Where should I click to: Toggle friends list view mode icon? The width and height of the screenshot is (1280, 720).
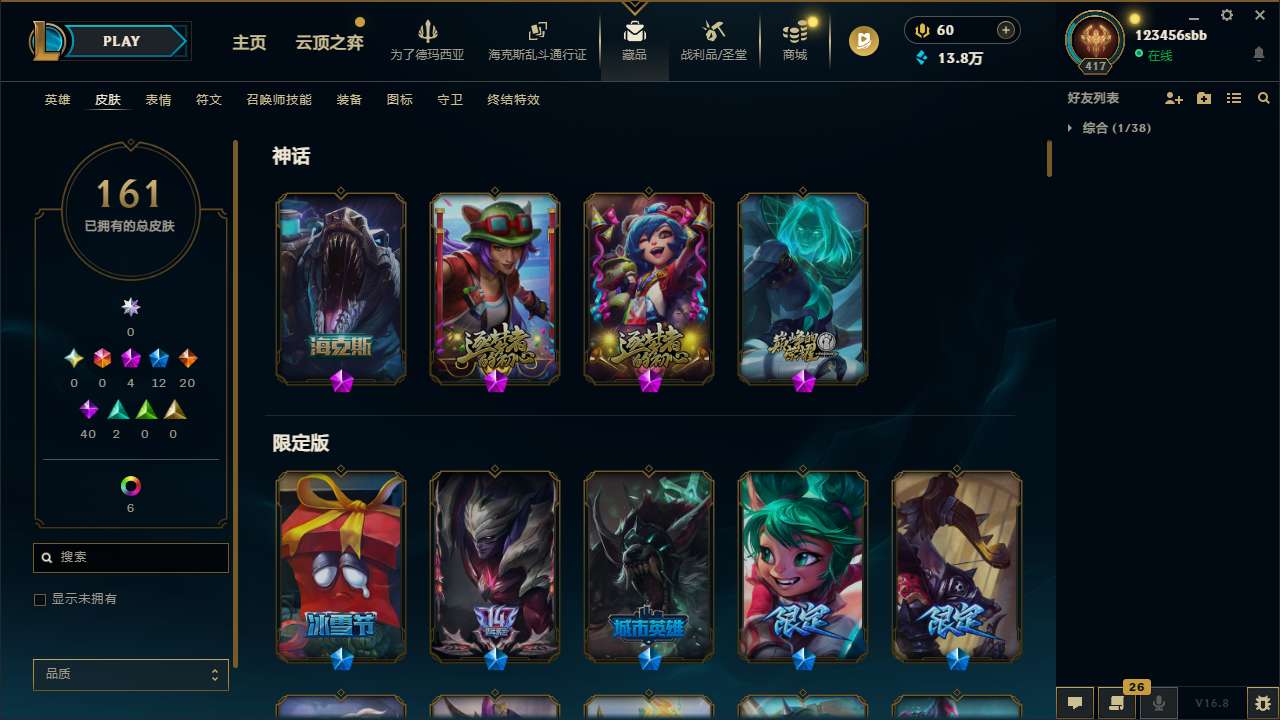coord(1233,98)
